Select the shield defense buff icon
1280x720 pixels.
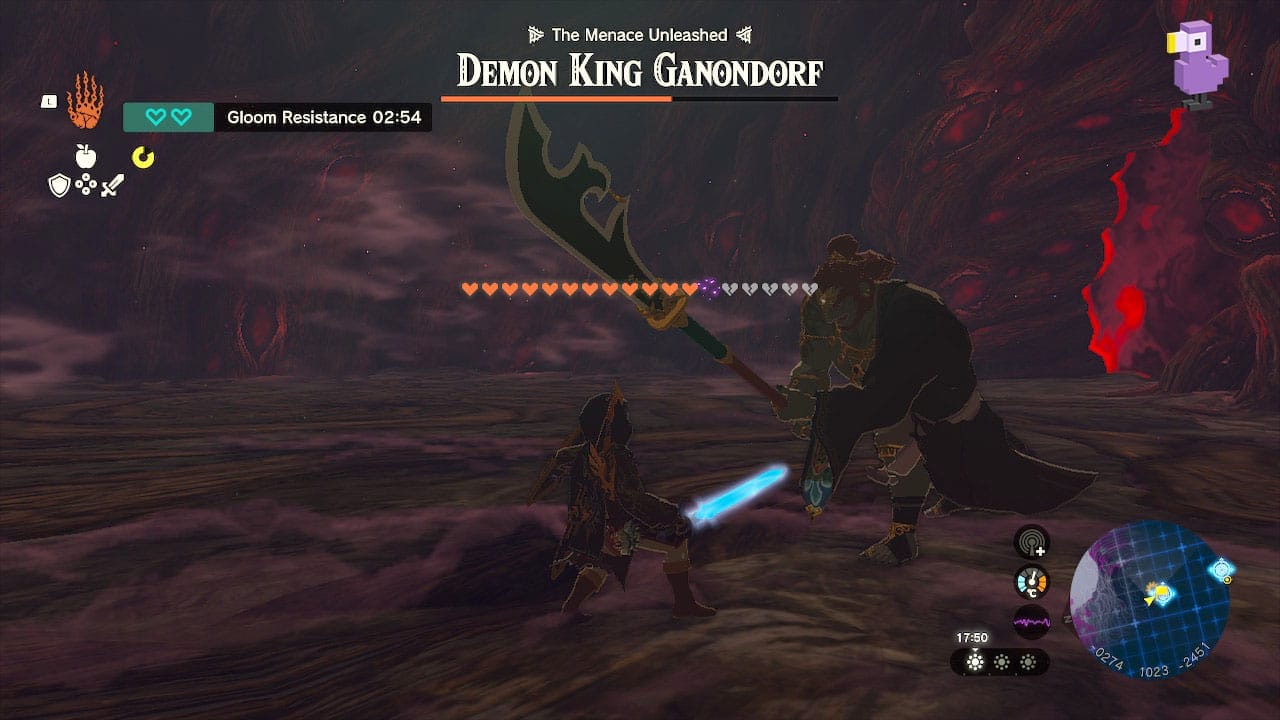59,184
